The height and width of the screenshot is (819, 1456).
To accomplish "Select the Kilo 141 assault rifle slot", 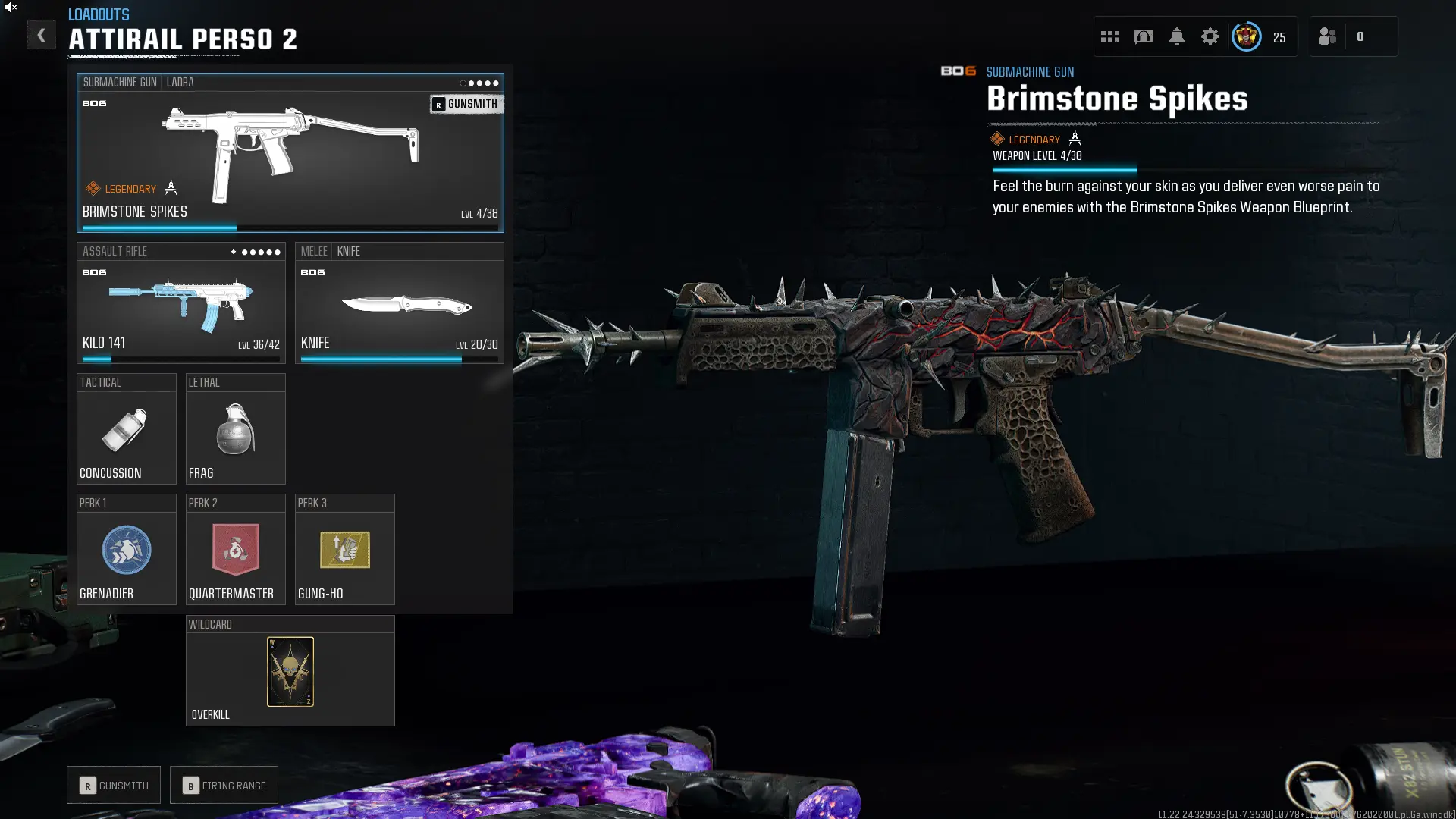I will coord(180,303).
